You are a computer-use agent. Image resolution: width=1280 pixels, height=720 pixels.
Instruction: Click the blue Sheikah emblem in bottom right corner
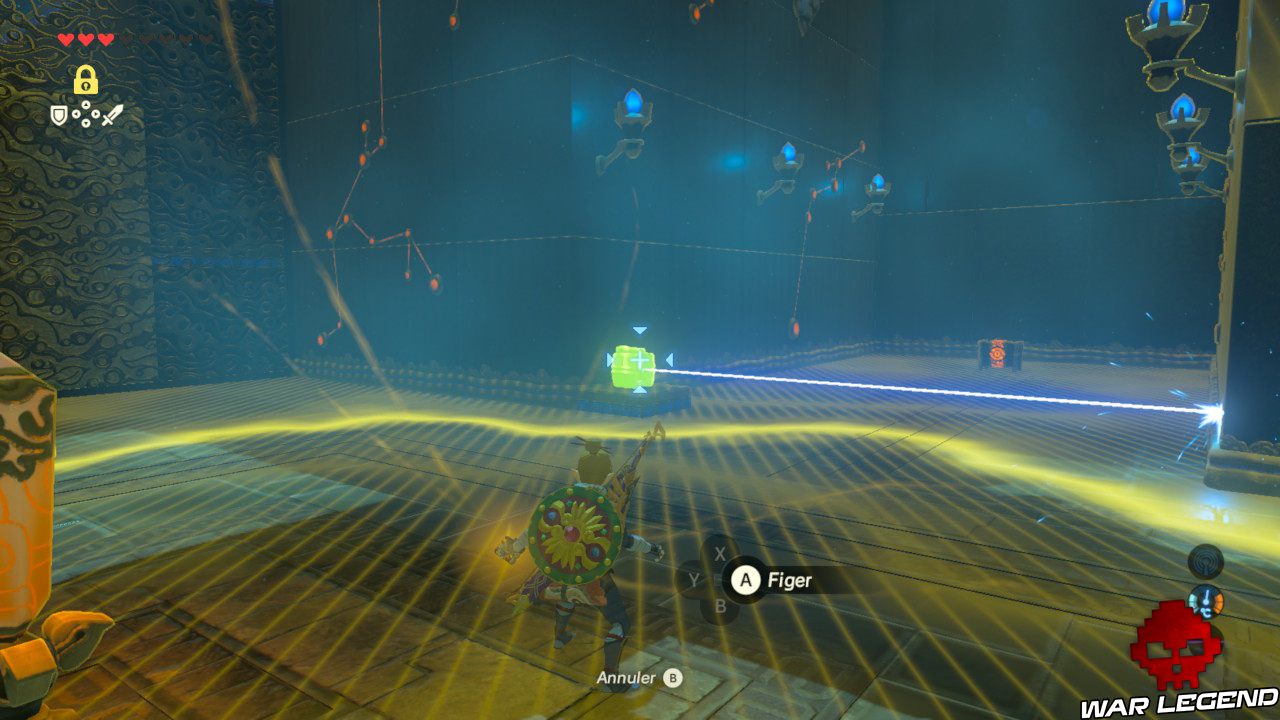tap(1207, 600)
